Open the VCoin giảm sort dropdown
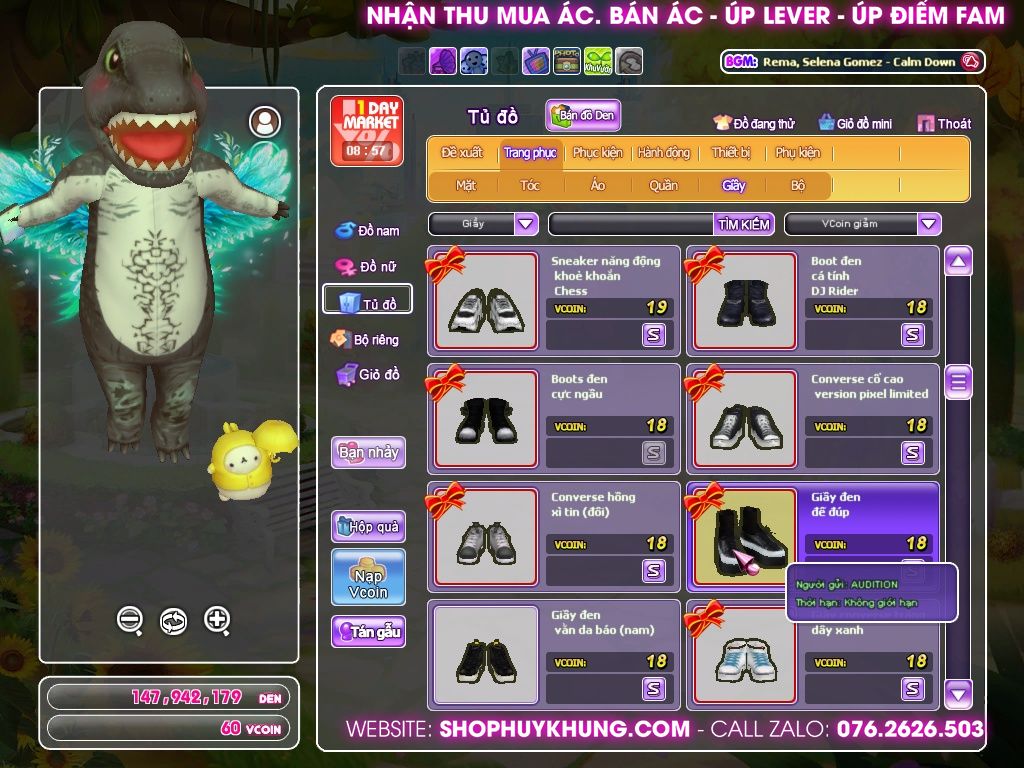The width and height of the screenshot is (1024, 768). click(929, 224)
